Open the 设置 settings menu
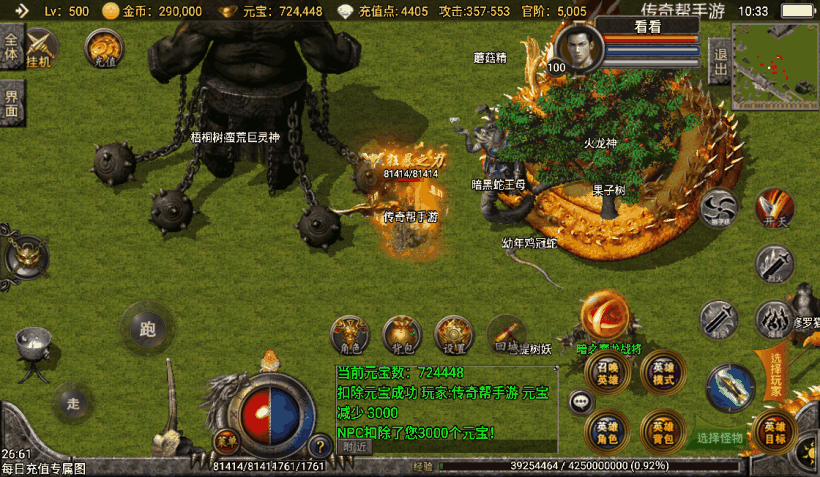Viewport: 820px width, 477px height. [454, 334]
